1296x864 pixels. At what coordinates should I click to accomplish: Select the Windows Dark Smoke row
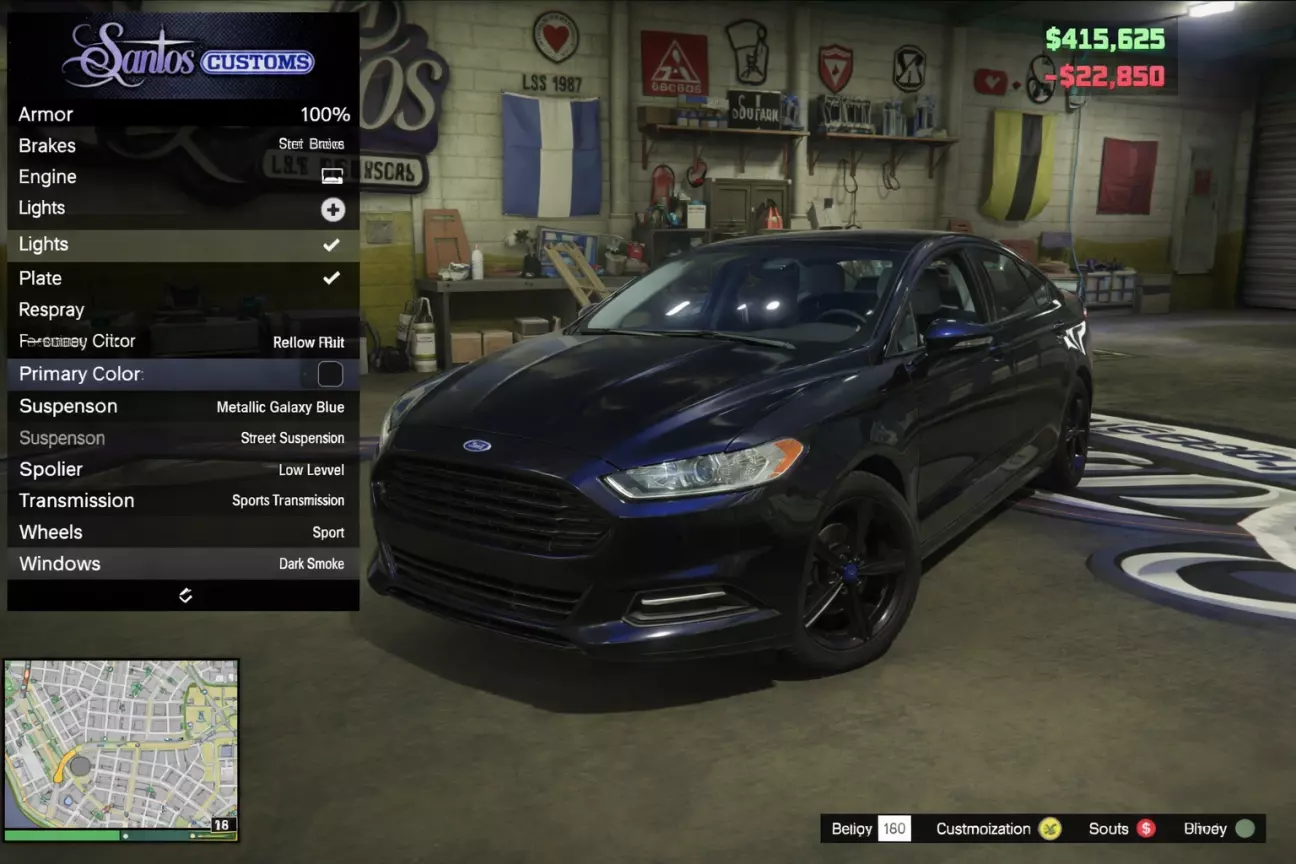[x=183, y=563]
